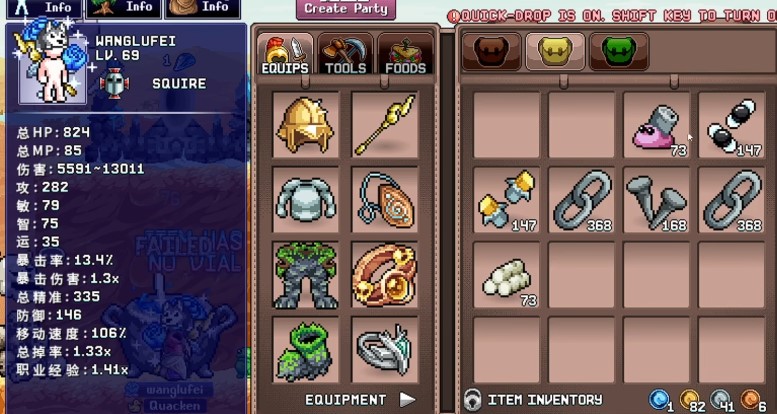Switch to the Equips tab
The width and height of the screenshot is (777, 414).
pos(285,53)
